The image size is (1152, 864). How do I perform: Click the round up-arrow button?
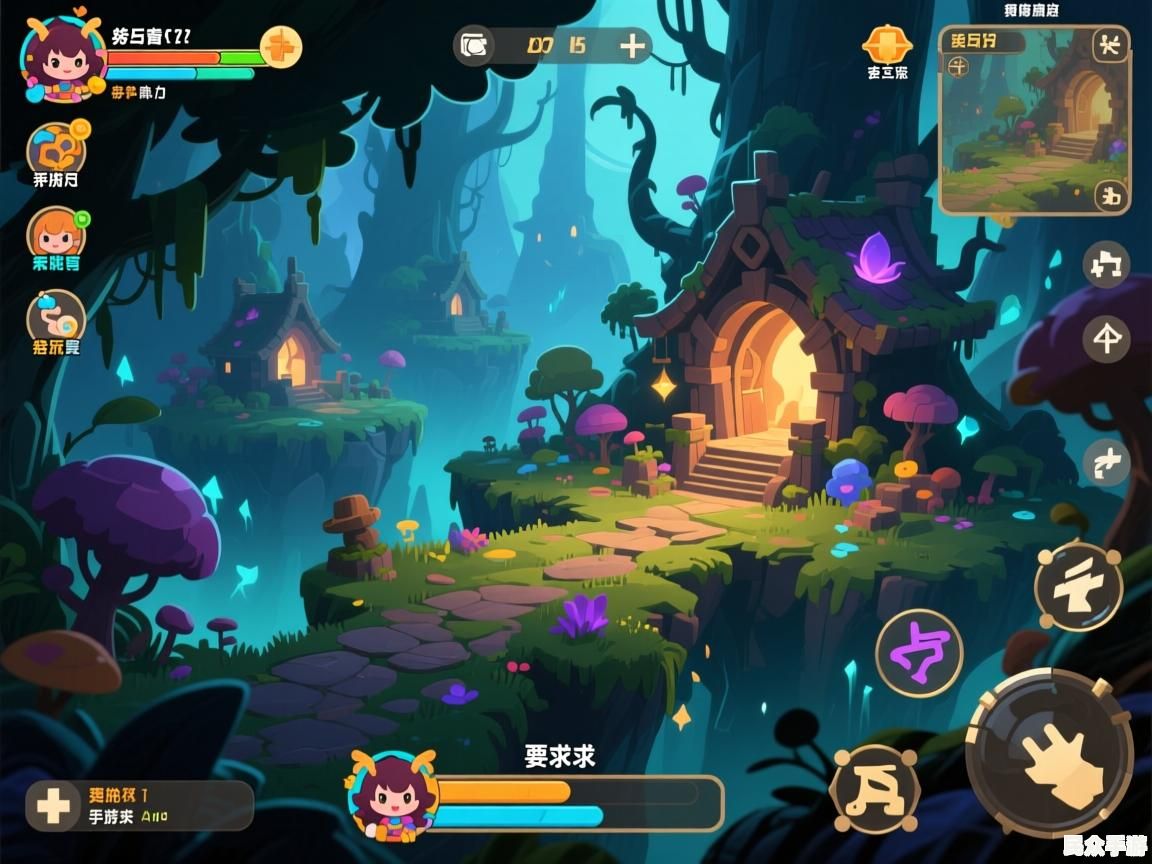point(1106,340)
